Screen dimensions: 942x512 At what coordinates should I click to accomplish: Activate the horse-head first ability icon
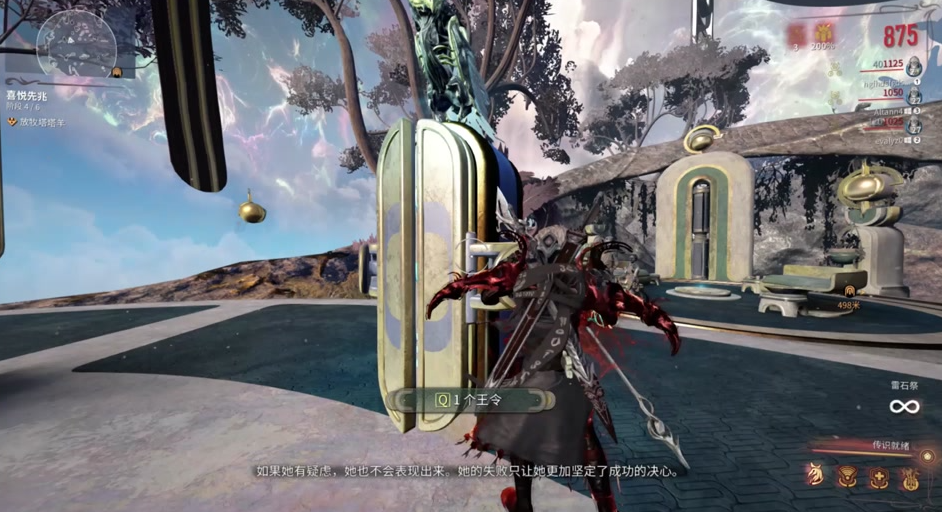tap(816, 477)
